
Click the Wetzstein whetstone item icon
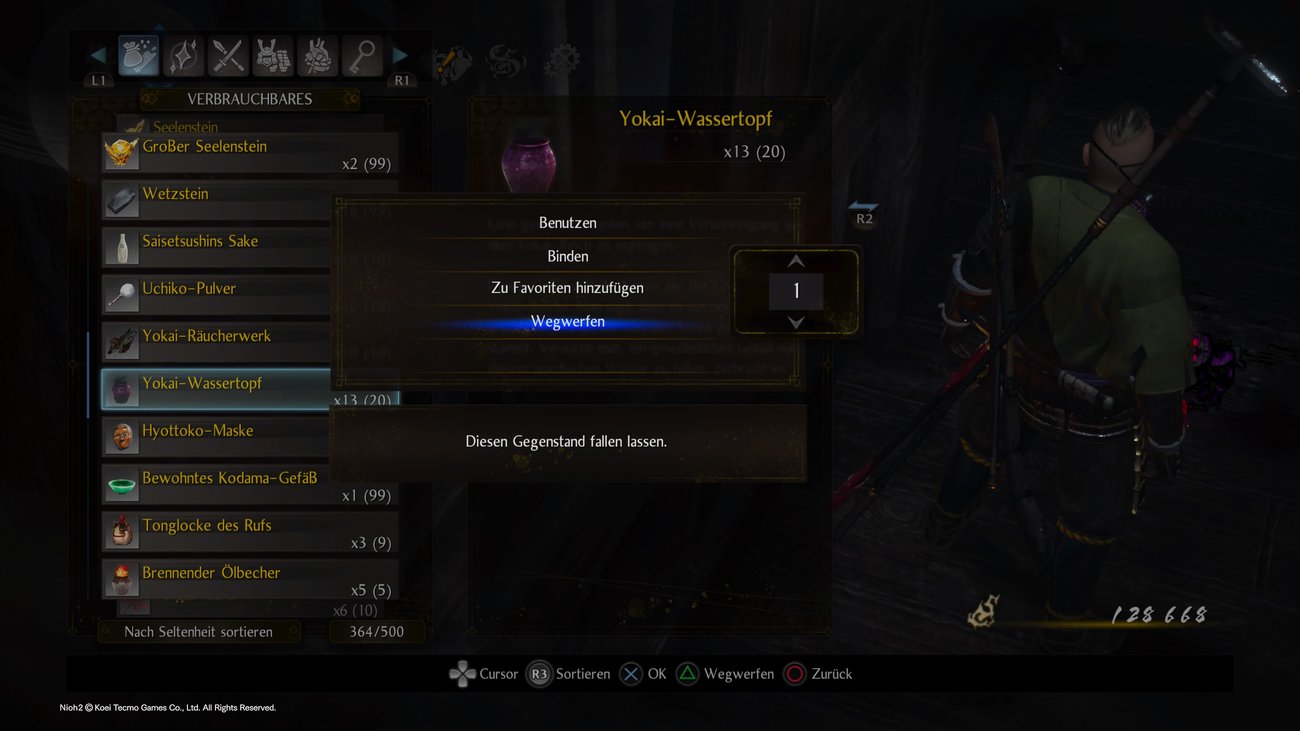(x=121, y=199)
